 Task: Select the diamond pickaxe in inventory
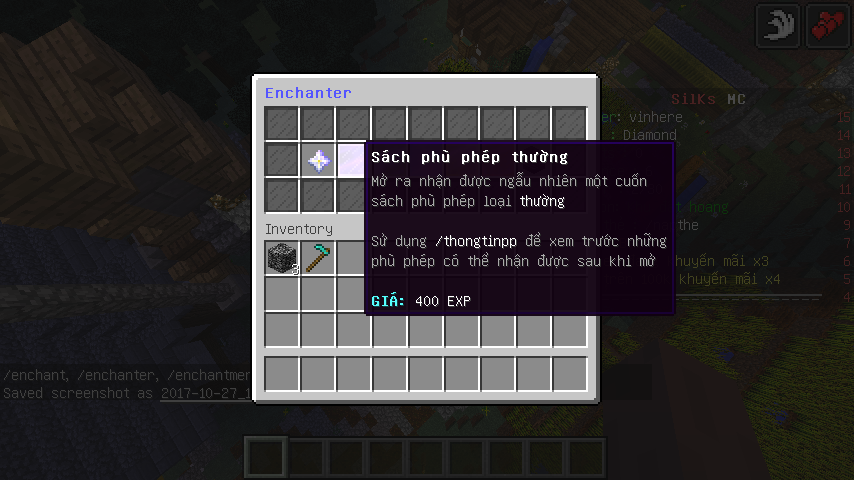[318, 258]
